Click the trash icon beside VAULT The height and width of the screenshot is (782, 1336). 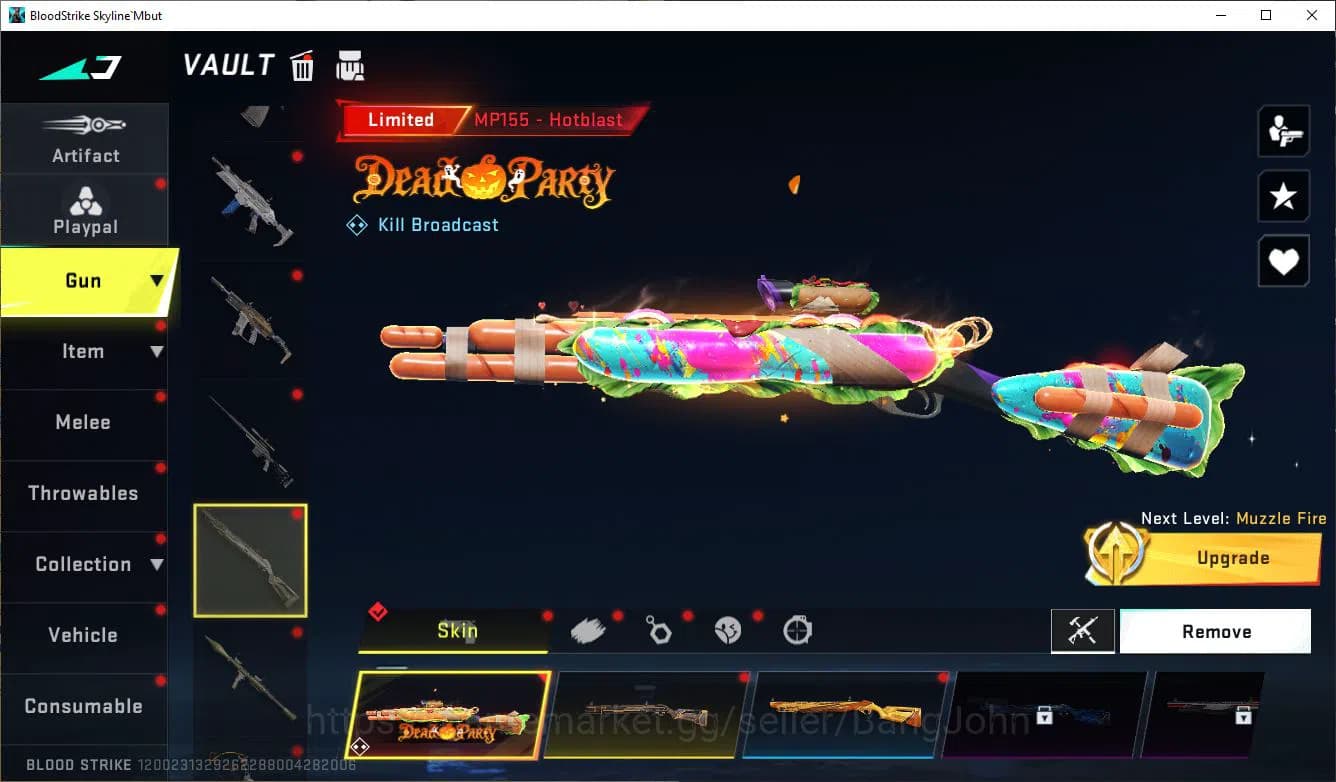[x=301, y=66]
